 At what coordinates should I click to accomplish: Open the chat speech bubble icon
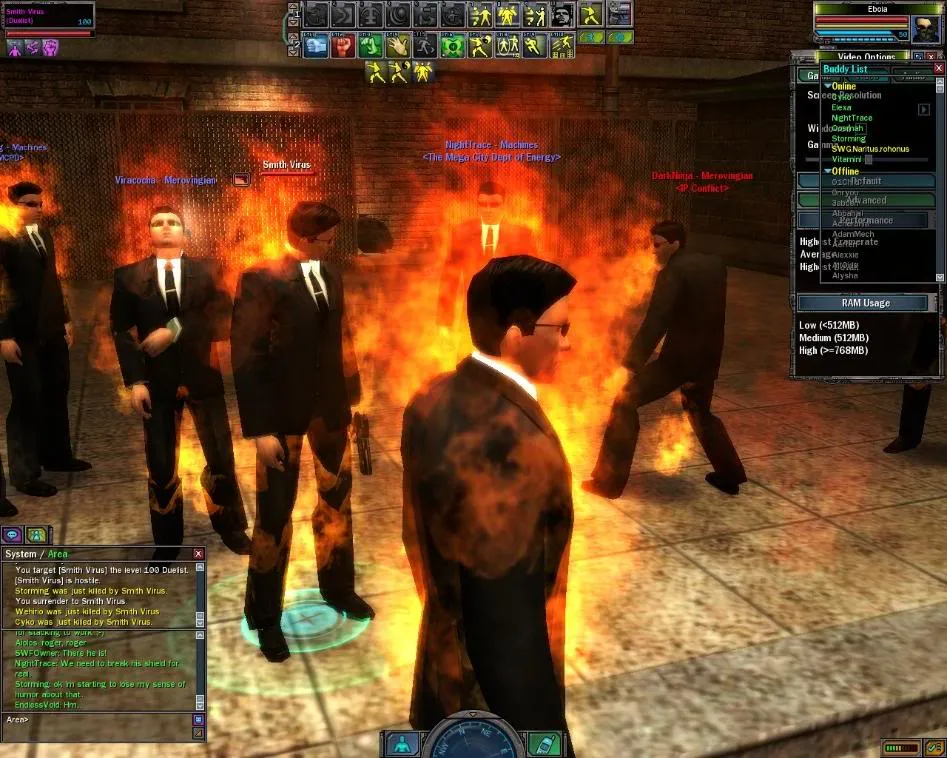pyautogui.click(x=13, y=535)
